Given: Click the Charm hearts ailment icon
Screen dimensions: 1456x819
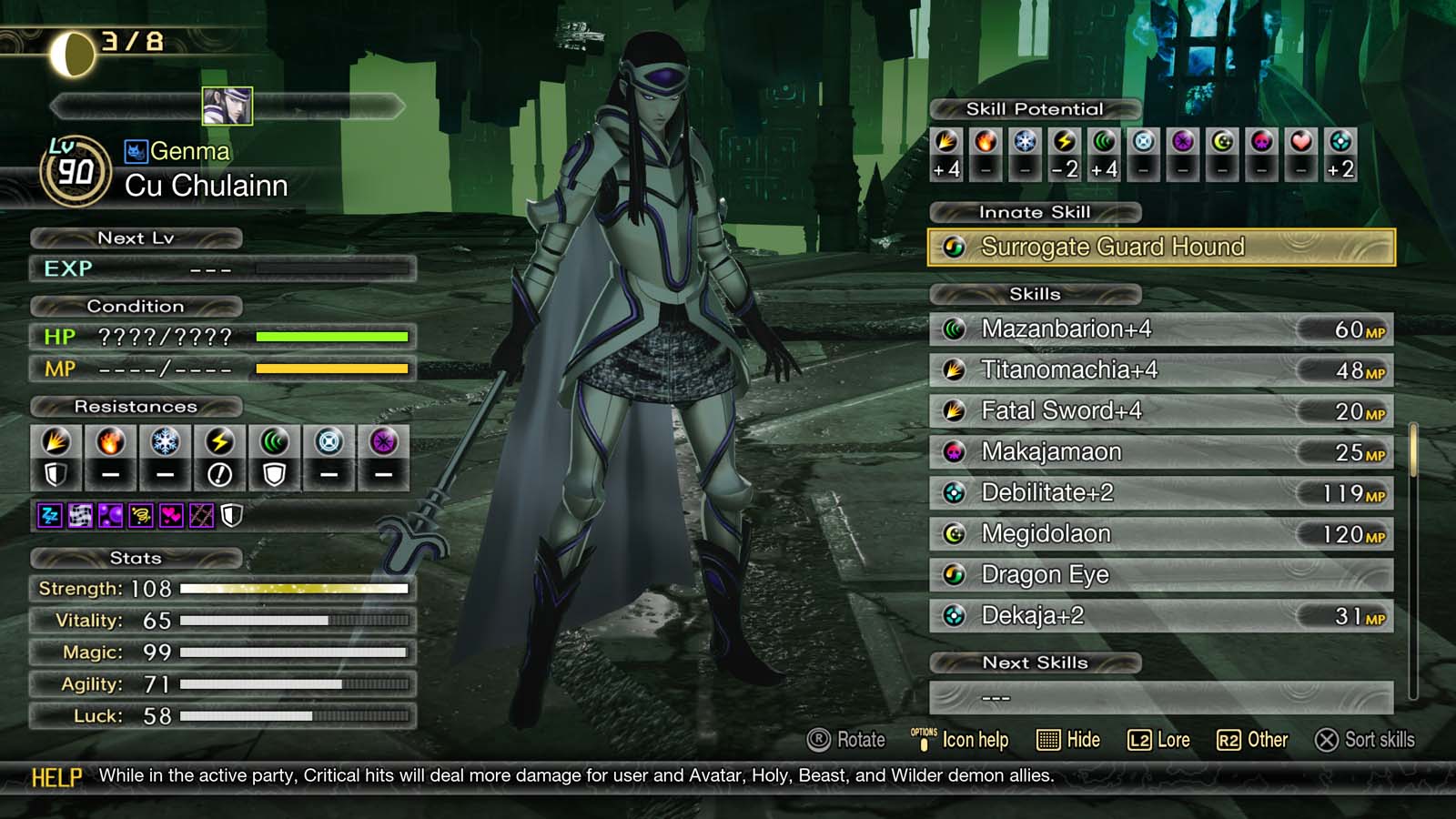Looking at the screenshot, I should click(170, 515).
